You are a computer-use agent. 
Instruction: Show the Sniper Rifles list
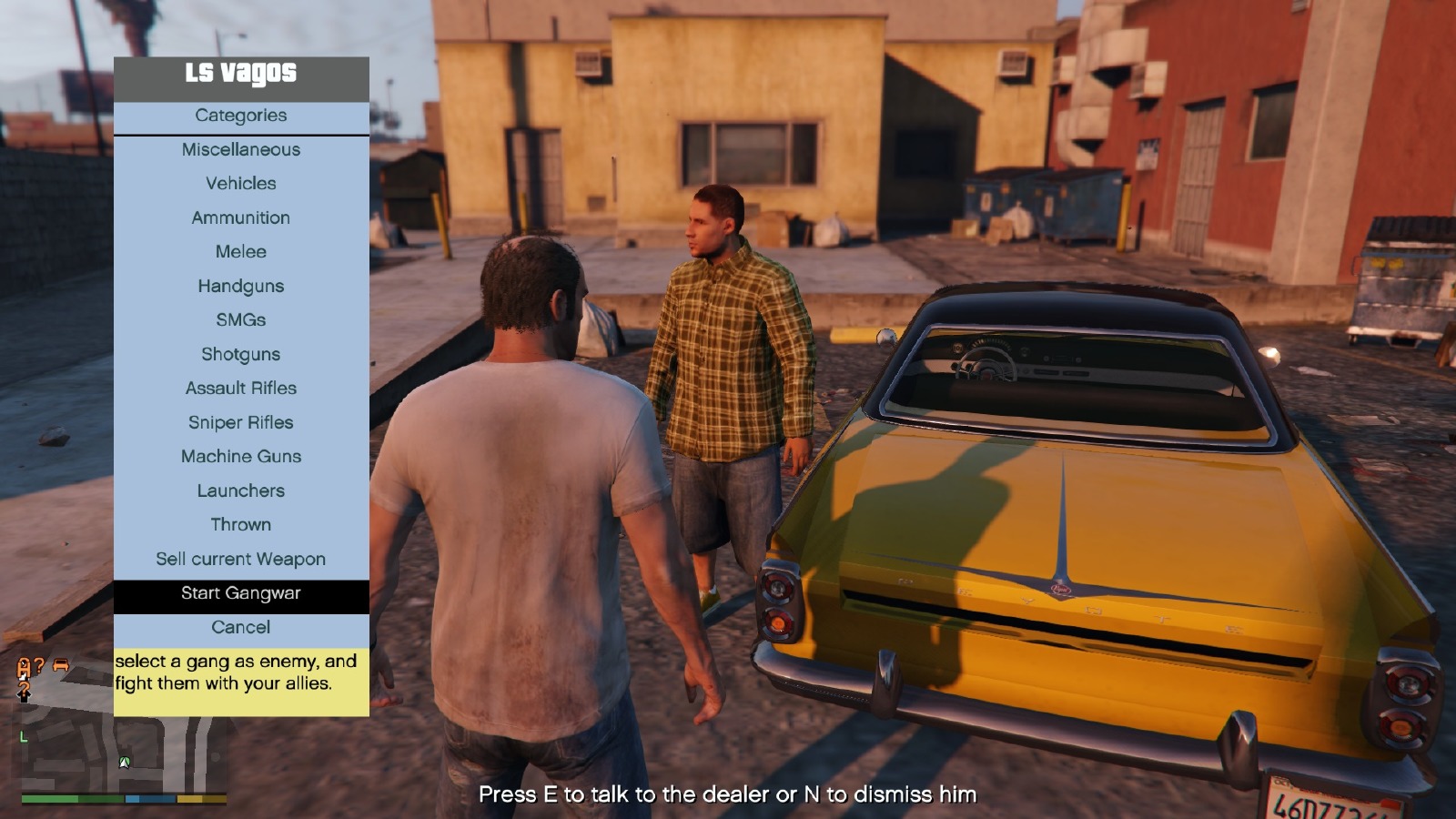[x=241, y=423]
